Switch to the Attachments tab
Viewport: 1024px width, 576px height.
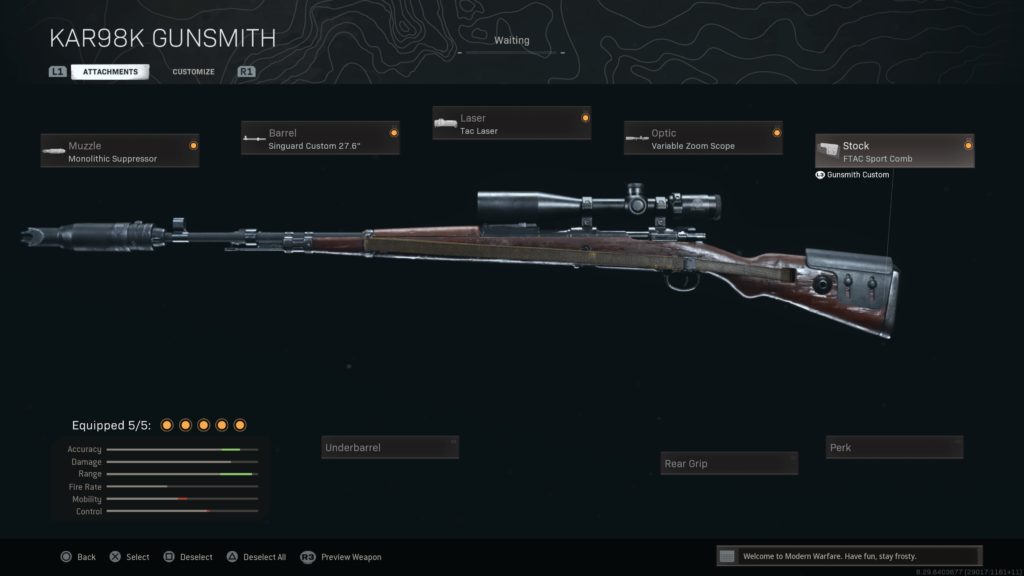click(x=110, y=72)
